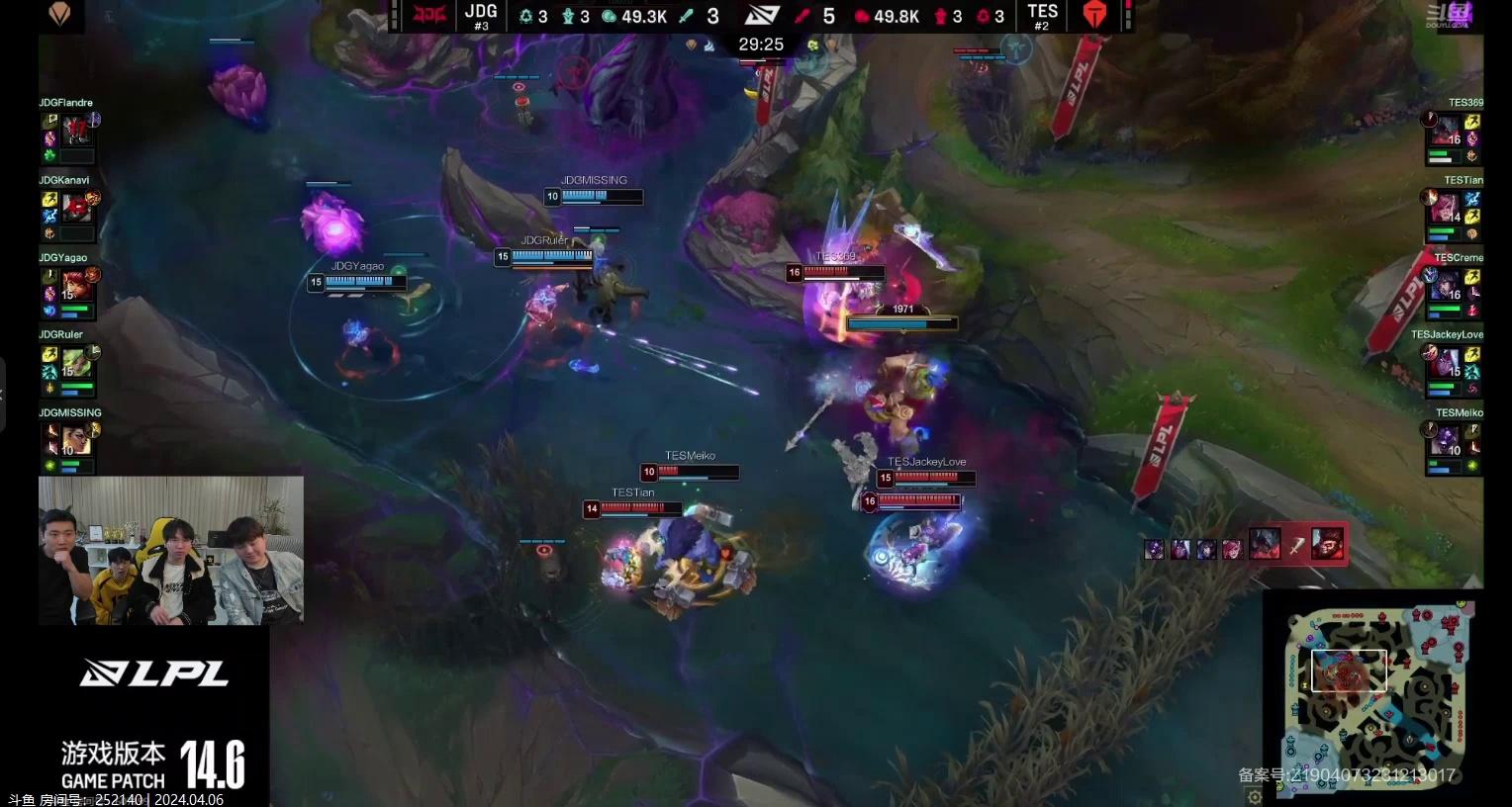The width and height of the screenshot is (1512, 807).
Task: Select JDGFlandre's champion portrait
Action: coord(76,130)
